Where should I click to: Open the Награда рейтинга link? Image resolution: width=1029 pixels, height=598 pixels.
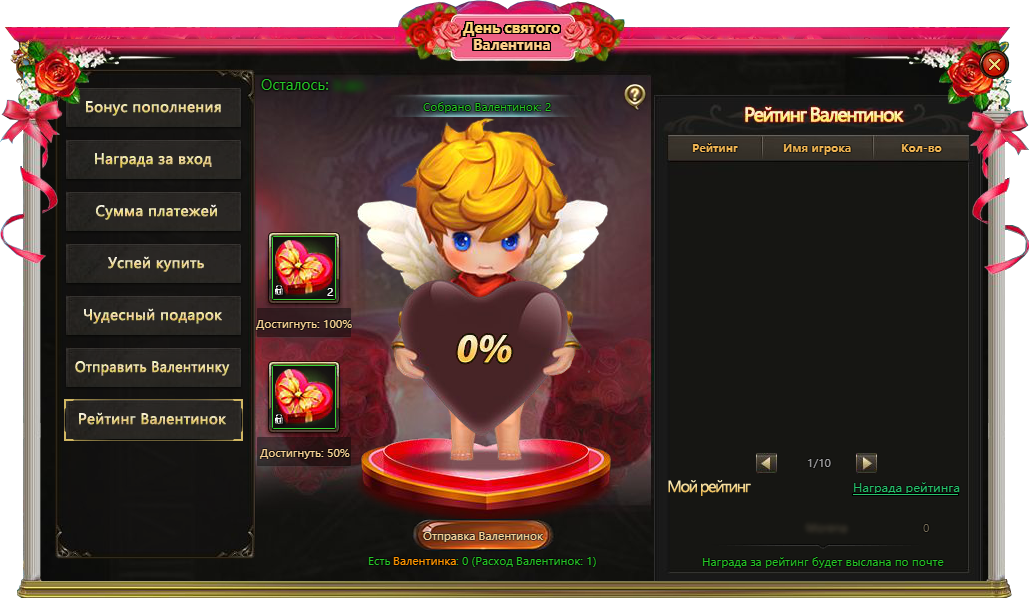(x=906, y=488)
